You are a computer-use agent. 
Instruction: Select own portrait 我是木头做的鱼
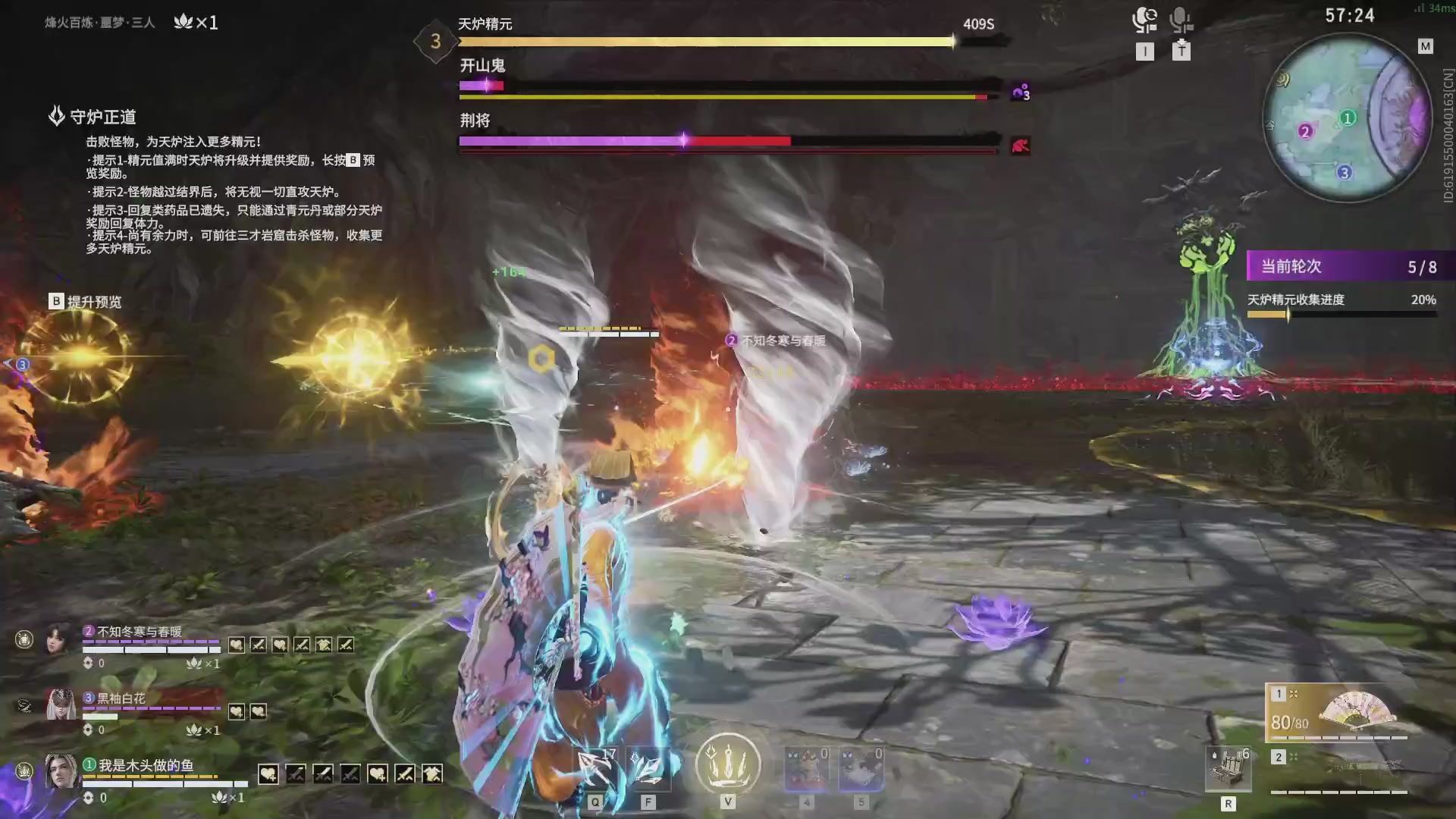61,772
